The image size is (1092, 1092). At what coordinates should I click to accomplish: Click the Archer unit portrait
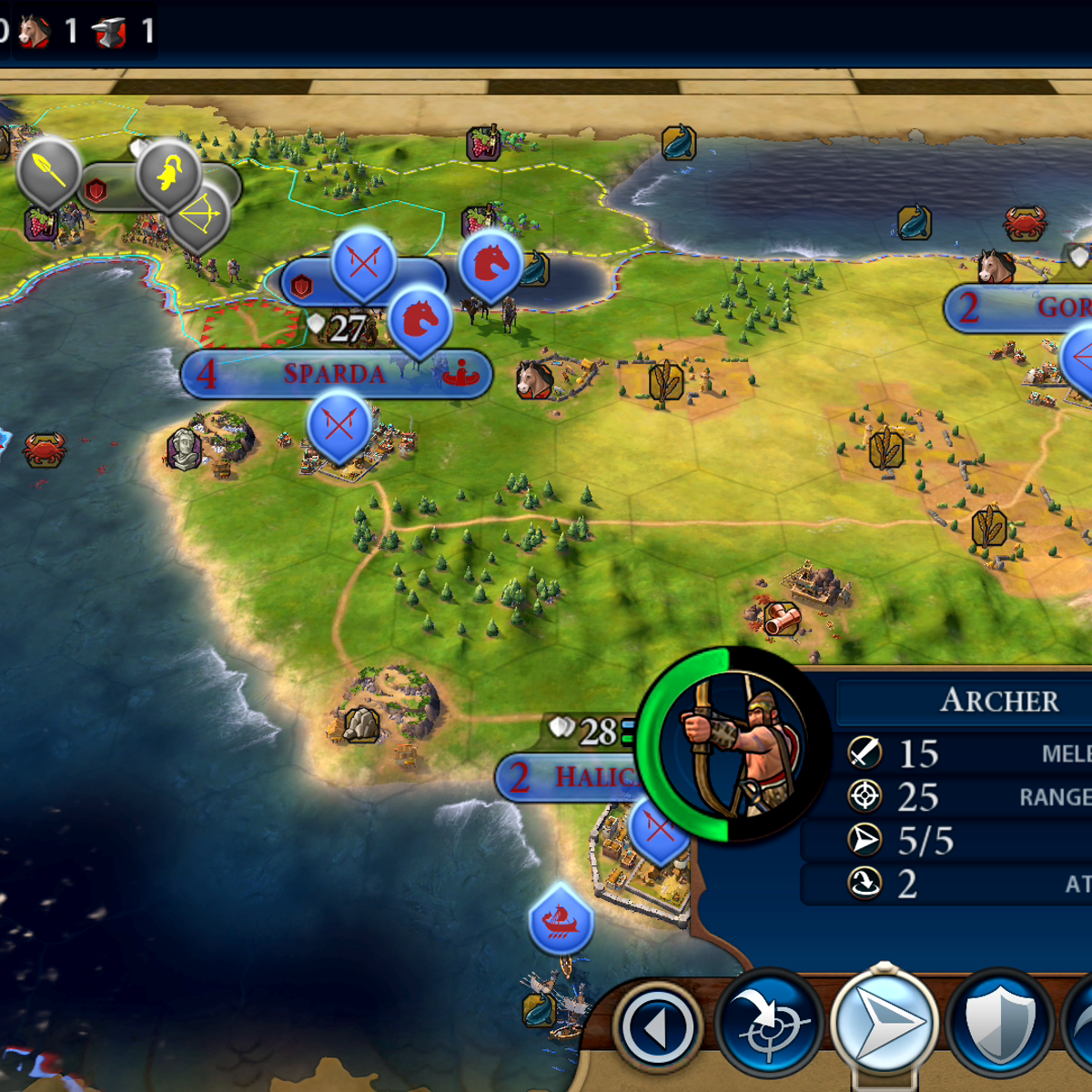(733, 744)
